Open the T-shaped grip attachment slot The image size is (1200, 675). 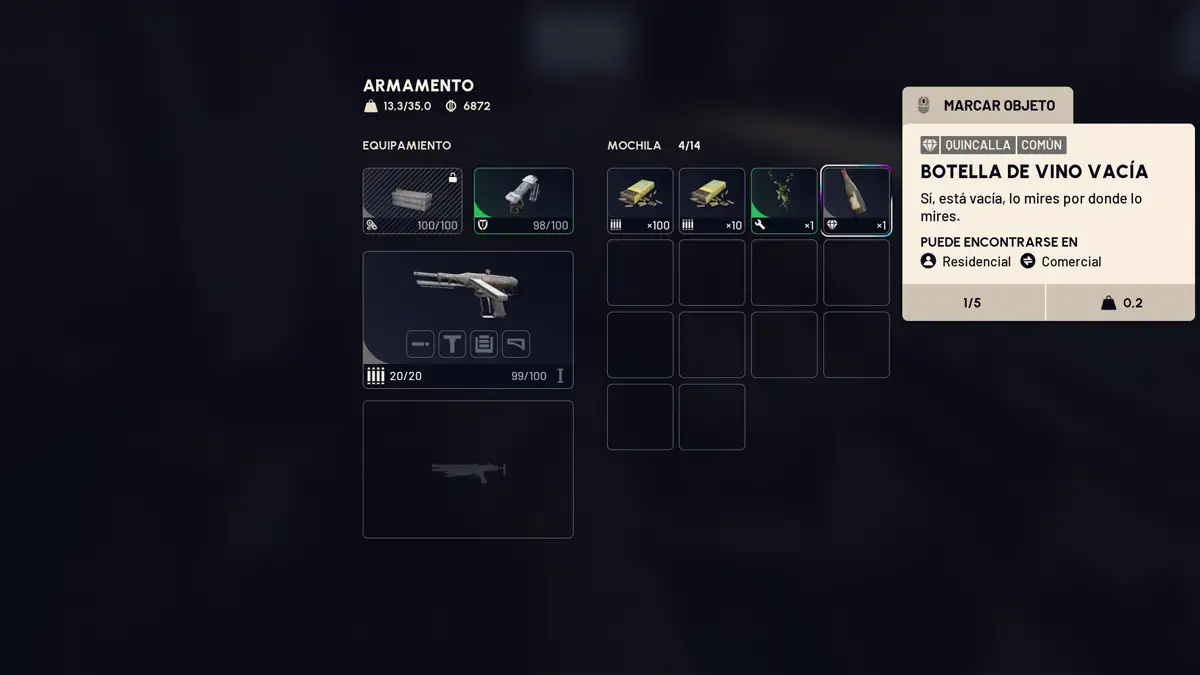tap(452, 345)
